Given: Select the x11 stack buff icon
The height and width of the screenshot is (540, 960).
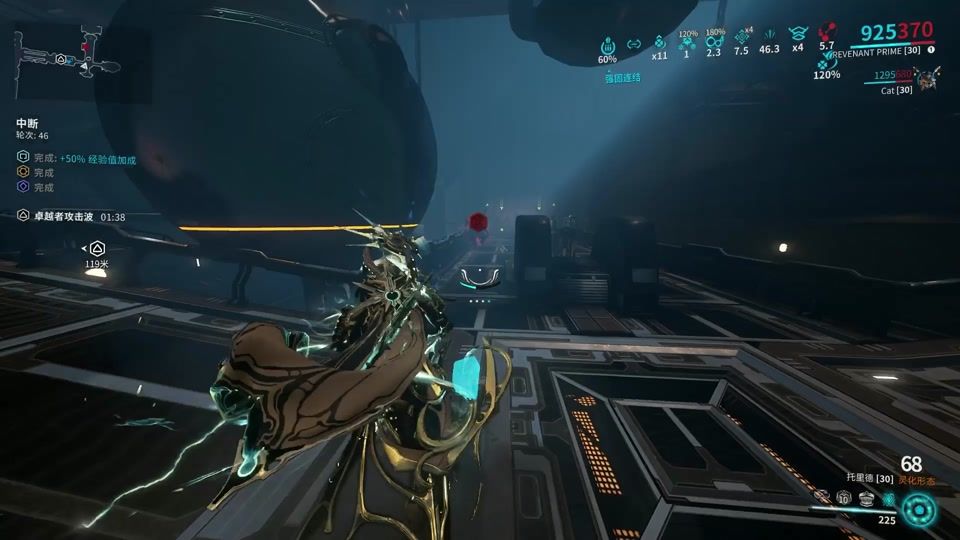Looking at the screenshot, I should click(659, 43).
